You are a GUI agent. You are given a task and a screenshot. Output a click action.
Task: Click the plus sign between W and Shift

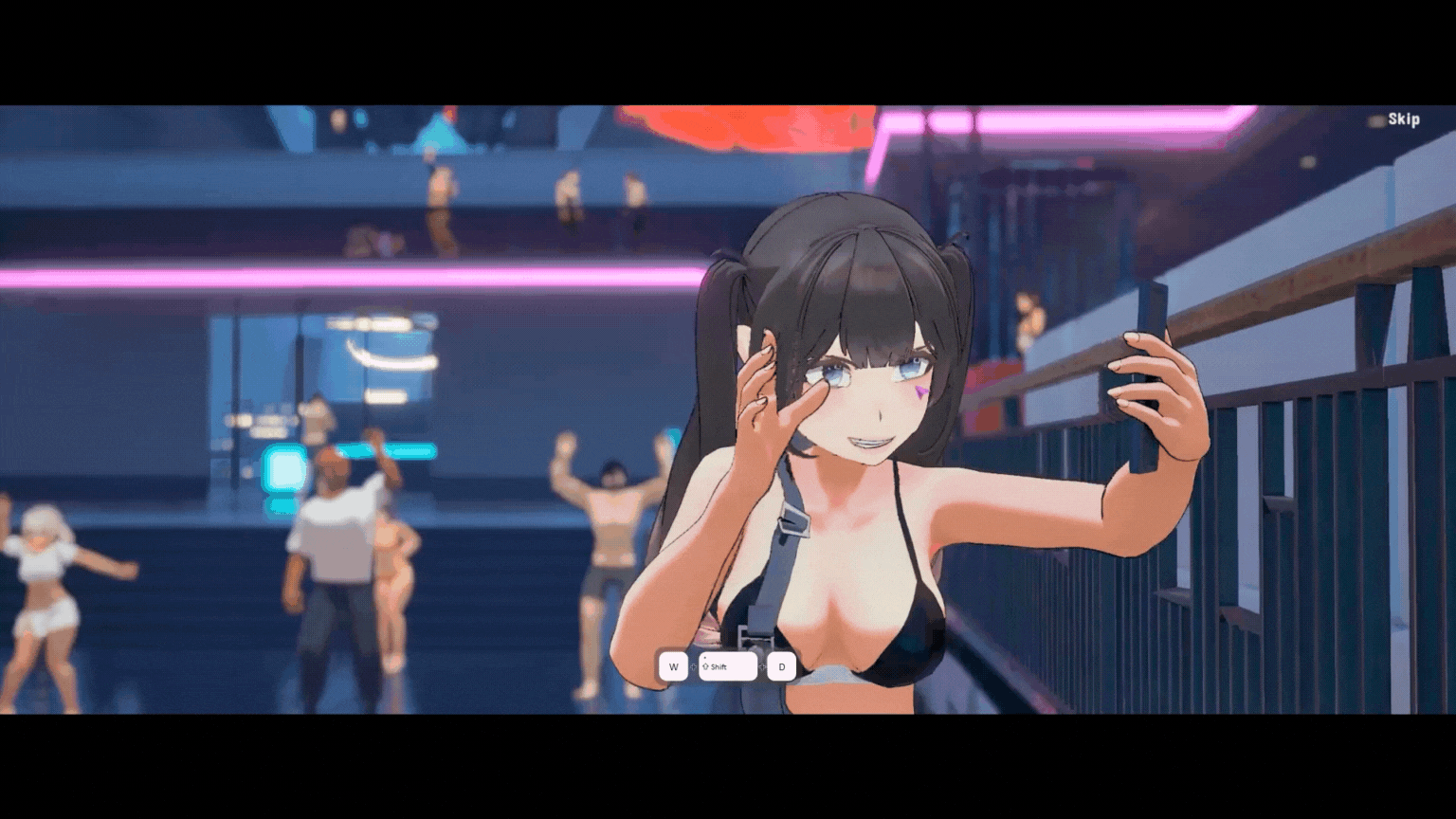pos(693,666)
